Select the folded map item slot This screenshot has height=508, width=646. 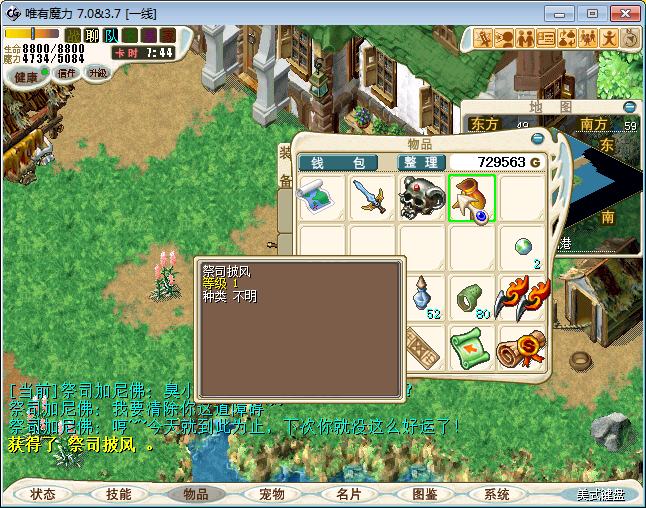(x=323, y=198)
